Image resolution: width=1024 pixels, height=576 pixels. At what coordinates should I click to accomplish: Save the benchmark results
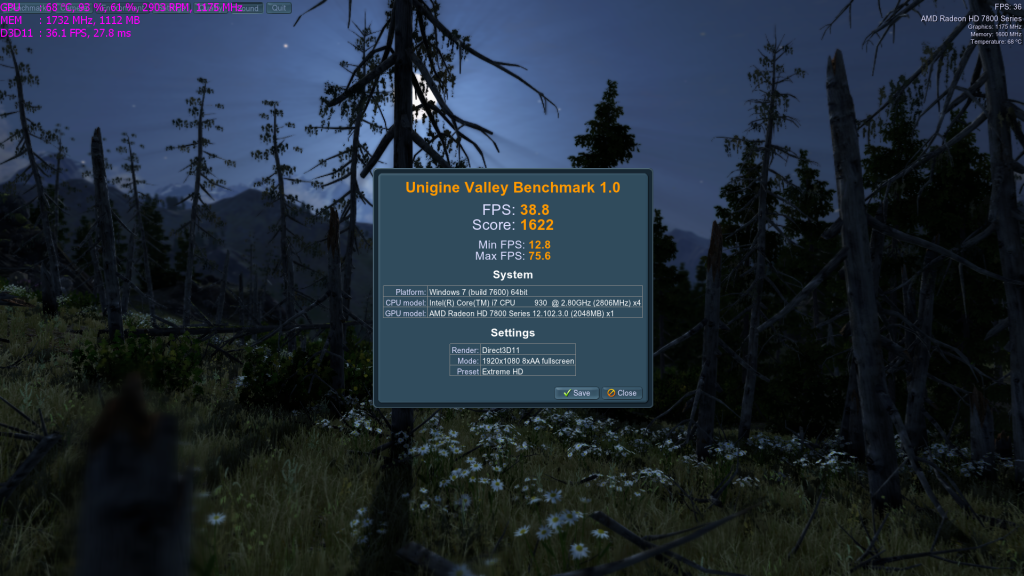576,393
